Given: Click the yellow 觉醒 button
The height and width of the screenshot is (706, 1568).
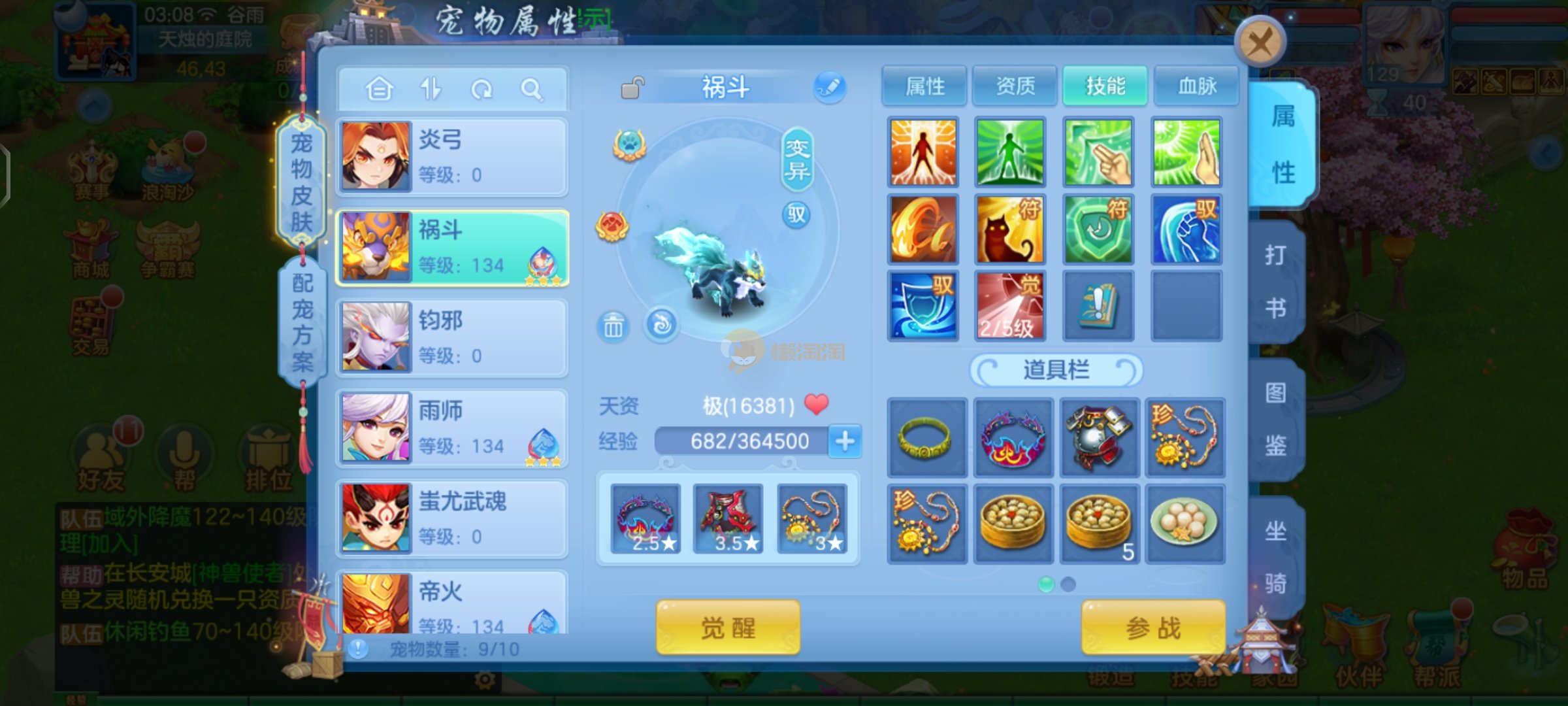Looking at the screenshot, I should [728, 628].
